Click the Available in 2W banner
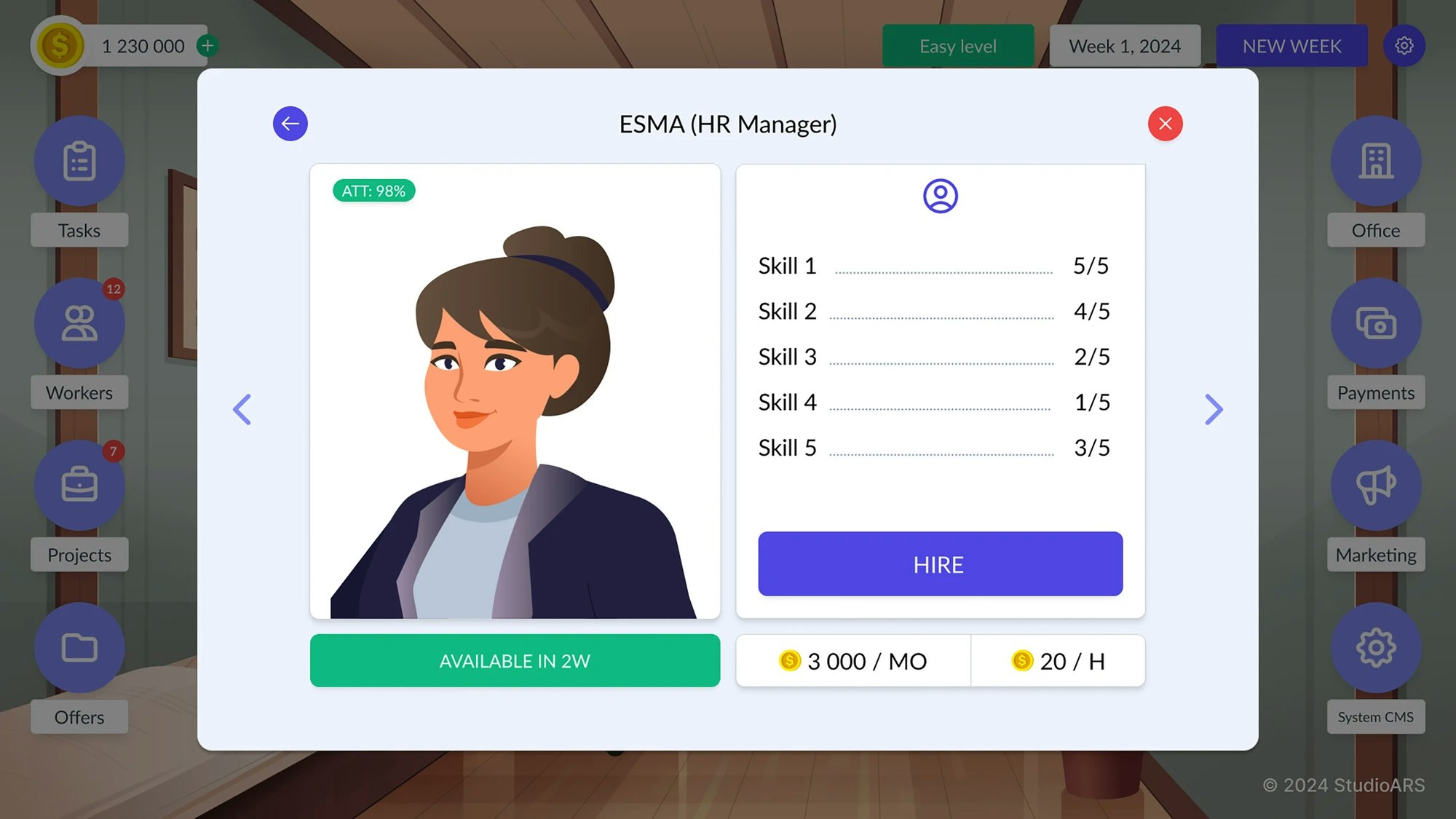This screenshot has width=1456, height=819. (x=515, y=660)
